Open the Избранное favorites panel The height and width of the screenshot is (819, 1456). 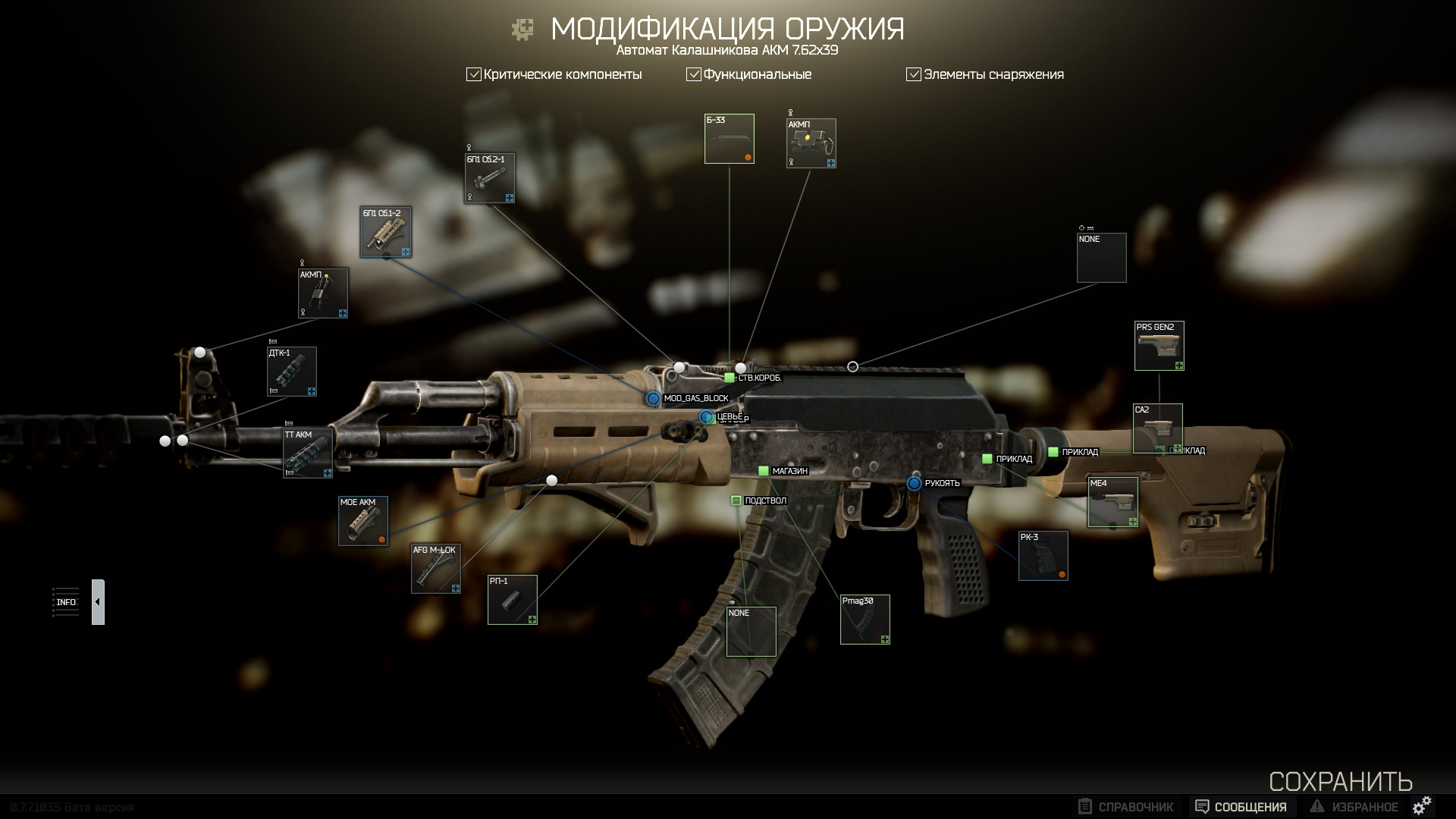point(1354,807)
